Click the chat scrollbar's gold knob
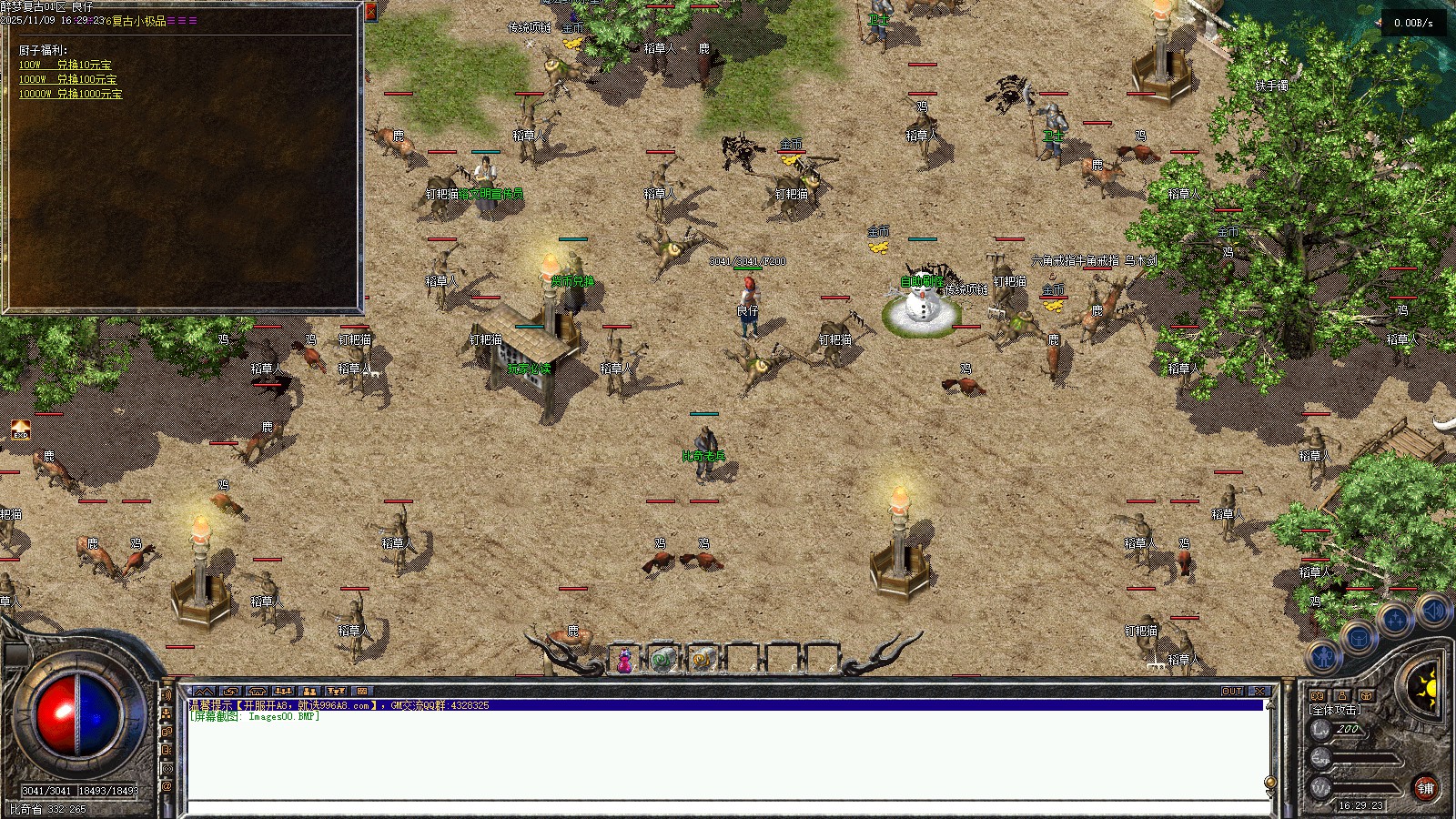Image resolution: width=1456 pixels, height=819 pixels. tap(1270, 783)
